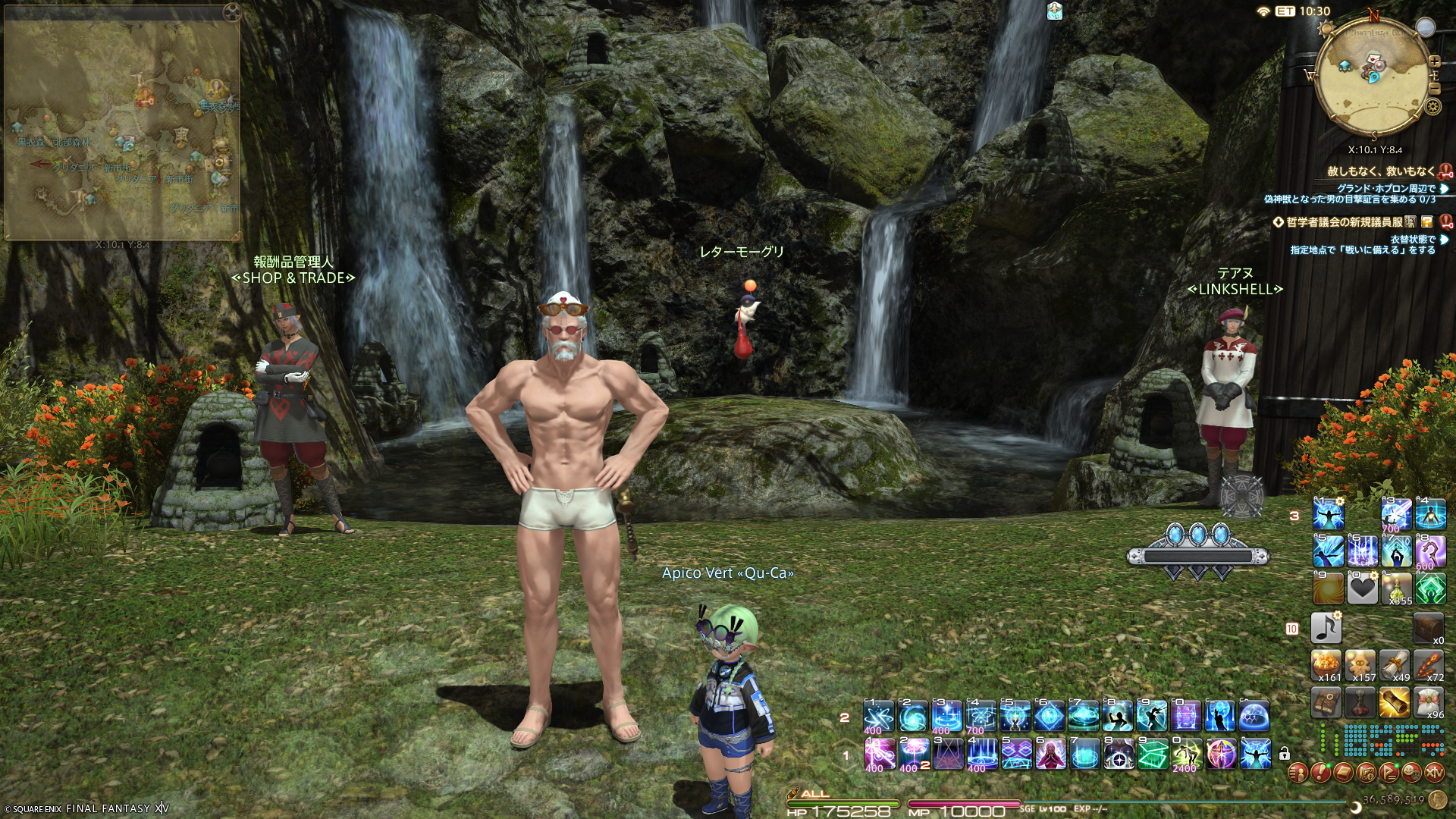Select the 赦しもなく、救いもなく quest entry
Image resolution: width=1456 pixels, height=819 pixels.
click(x=1380, y=171)
